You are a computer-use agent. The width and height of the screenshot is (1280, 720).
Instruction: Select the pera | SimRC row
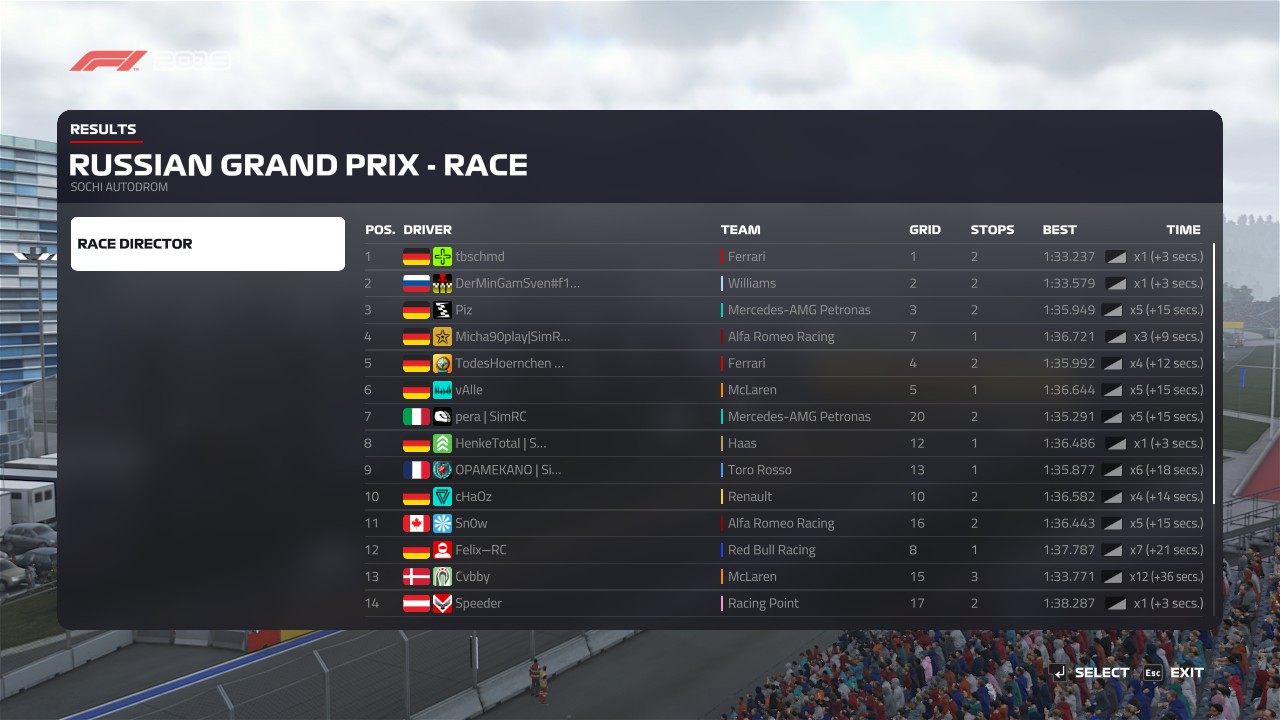[x=490, y=417]
